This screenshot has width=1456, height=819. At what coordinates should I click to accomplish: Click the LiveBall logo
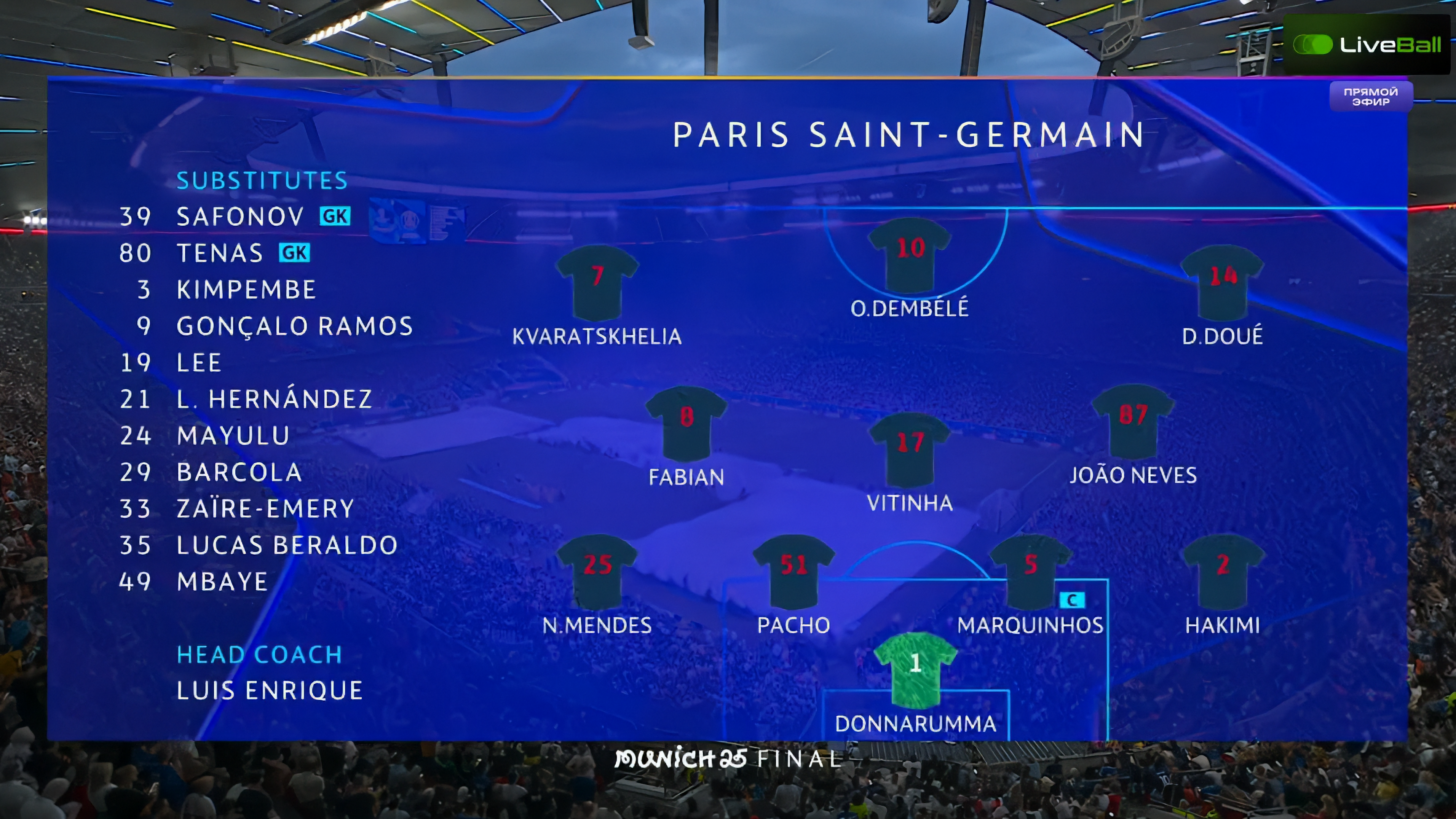click(x=1367, y=45)
